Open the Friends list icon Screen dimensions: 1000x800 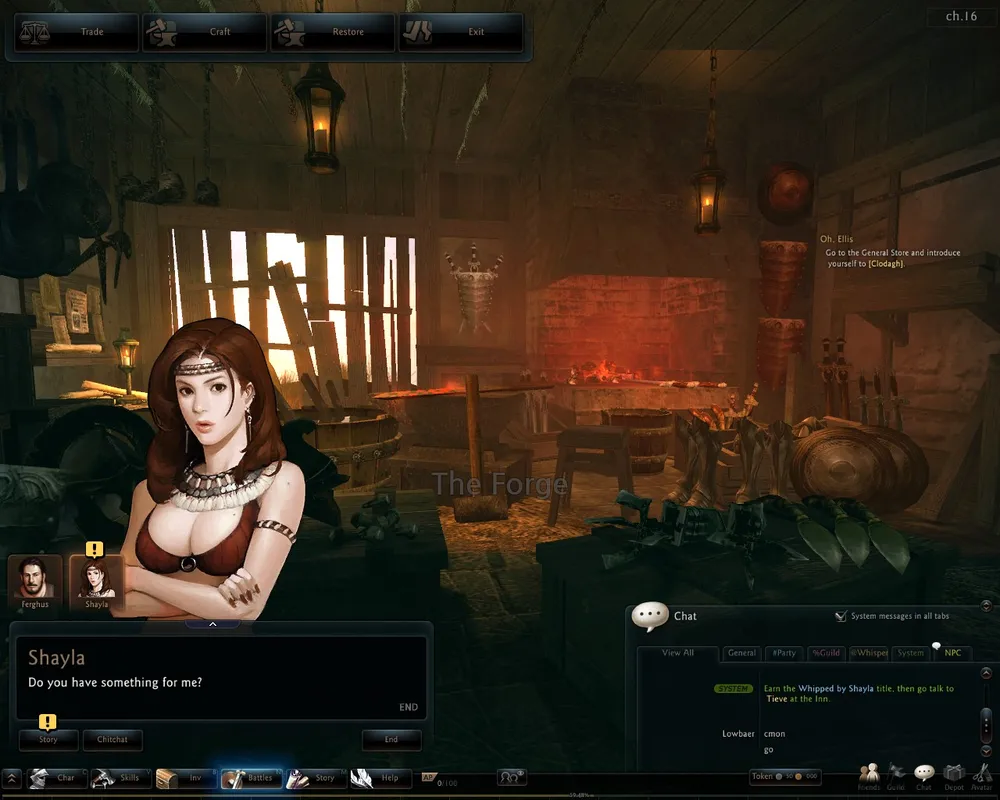click(x=869, y=775)
